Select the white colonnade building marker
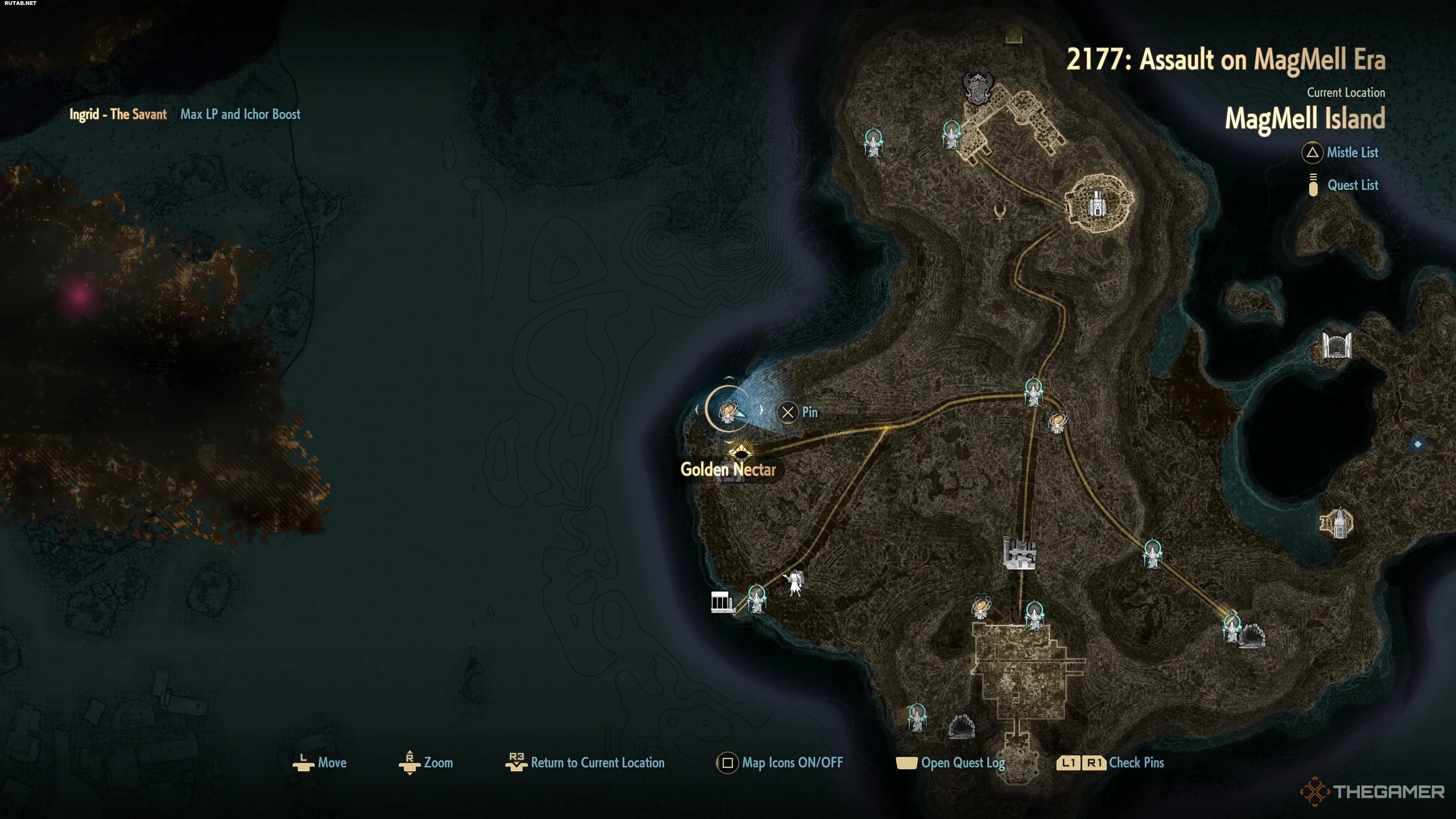 tap(722, 602)
